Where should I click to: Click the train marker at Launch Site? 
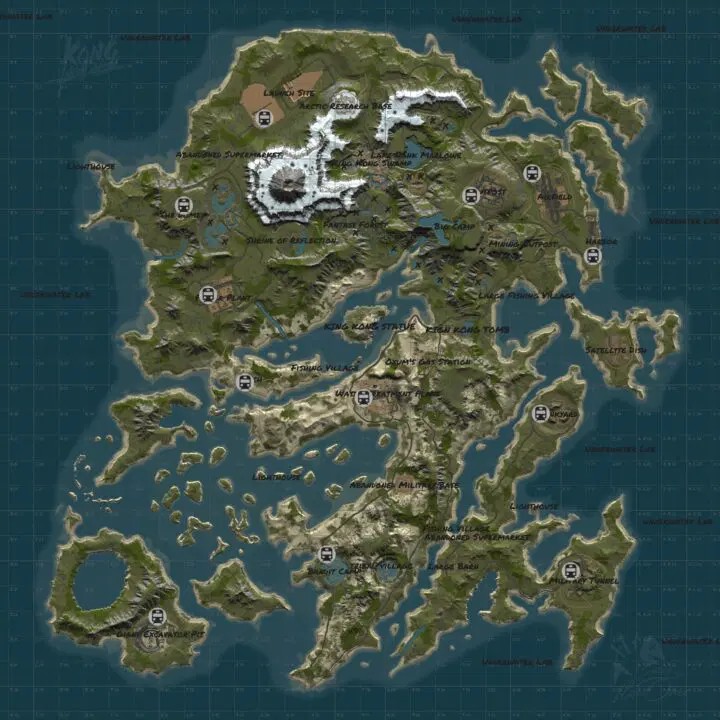(266, 118)
